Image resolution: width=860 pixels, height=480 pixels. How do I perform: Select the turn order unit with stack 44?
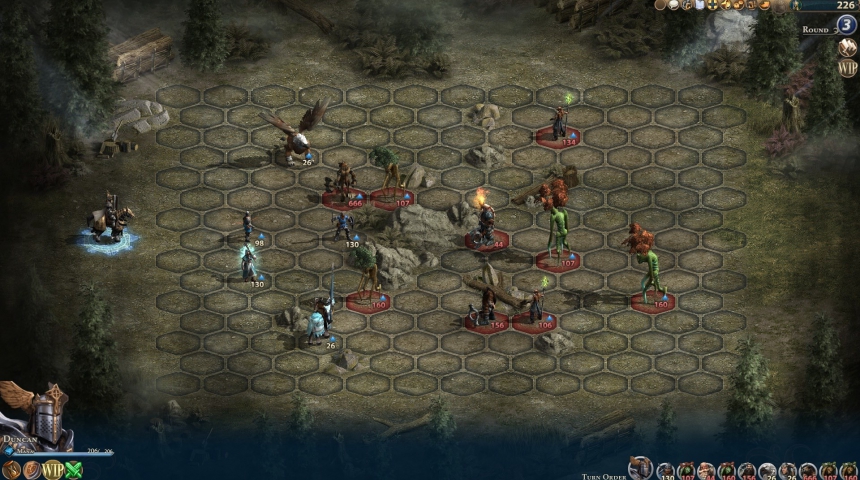[x=705, y=471]
